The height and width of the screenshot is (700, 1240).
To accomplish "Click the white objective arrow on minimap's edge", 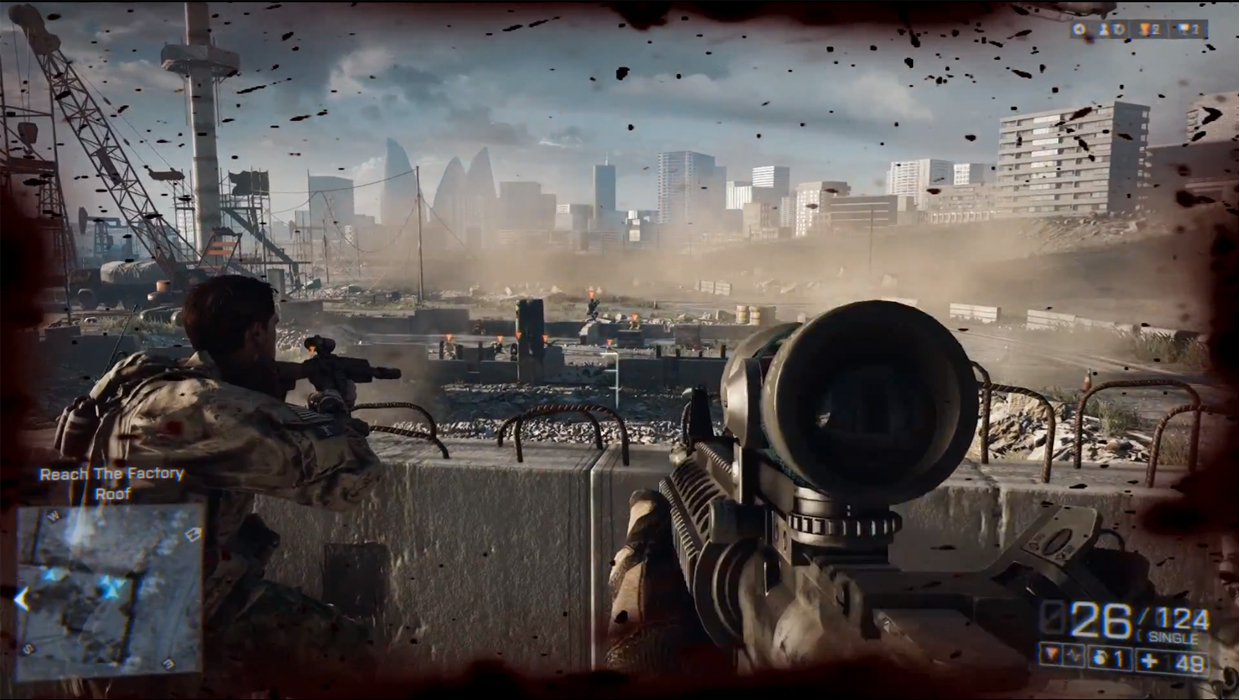I will pyautogui.click(x=21, y=599).
